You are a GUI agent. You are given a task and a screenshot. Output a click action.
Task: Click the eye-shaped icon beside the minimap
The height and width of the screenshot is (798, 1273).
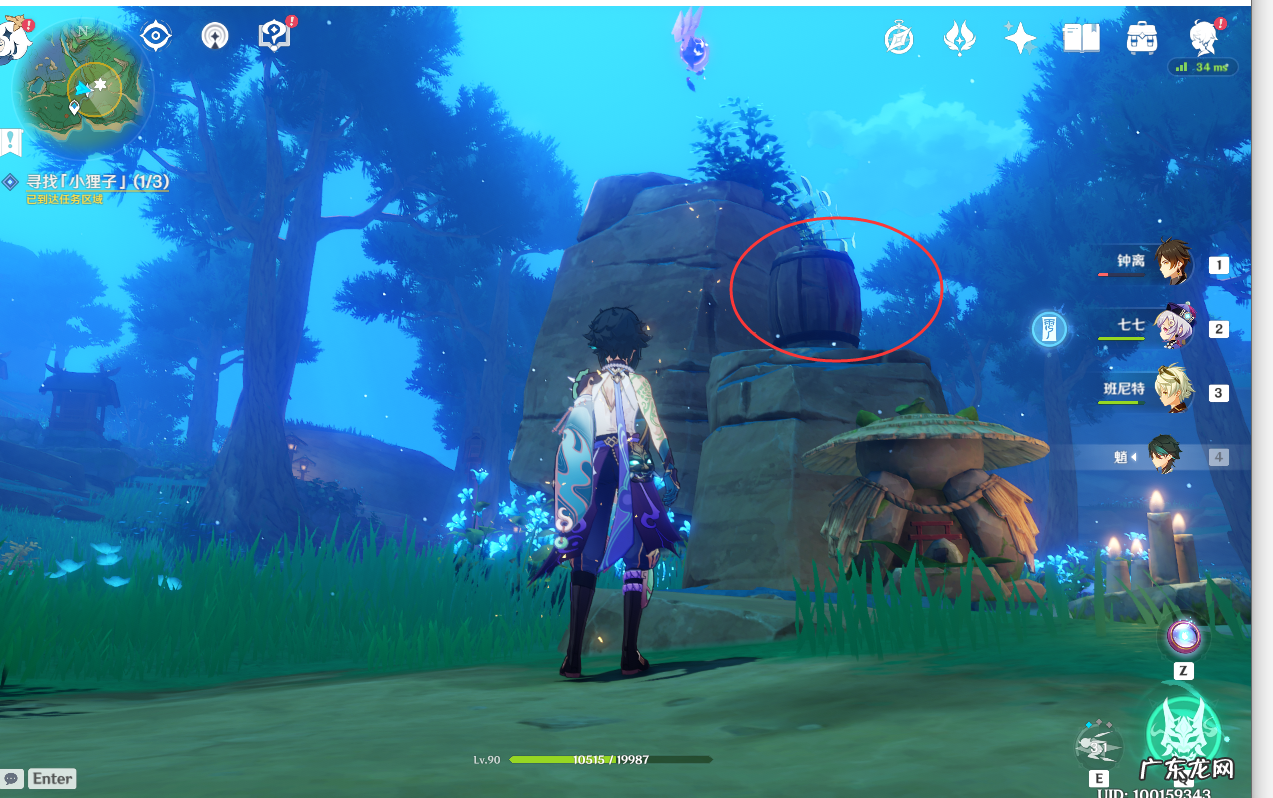pos(155,36)
